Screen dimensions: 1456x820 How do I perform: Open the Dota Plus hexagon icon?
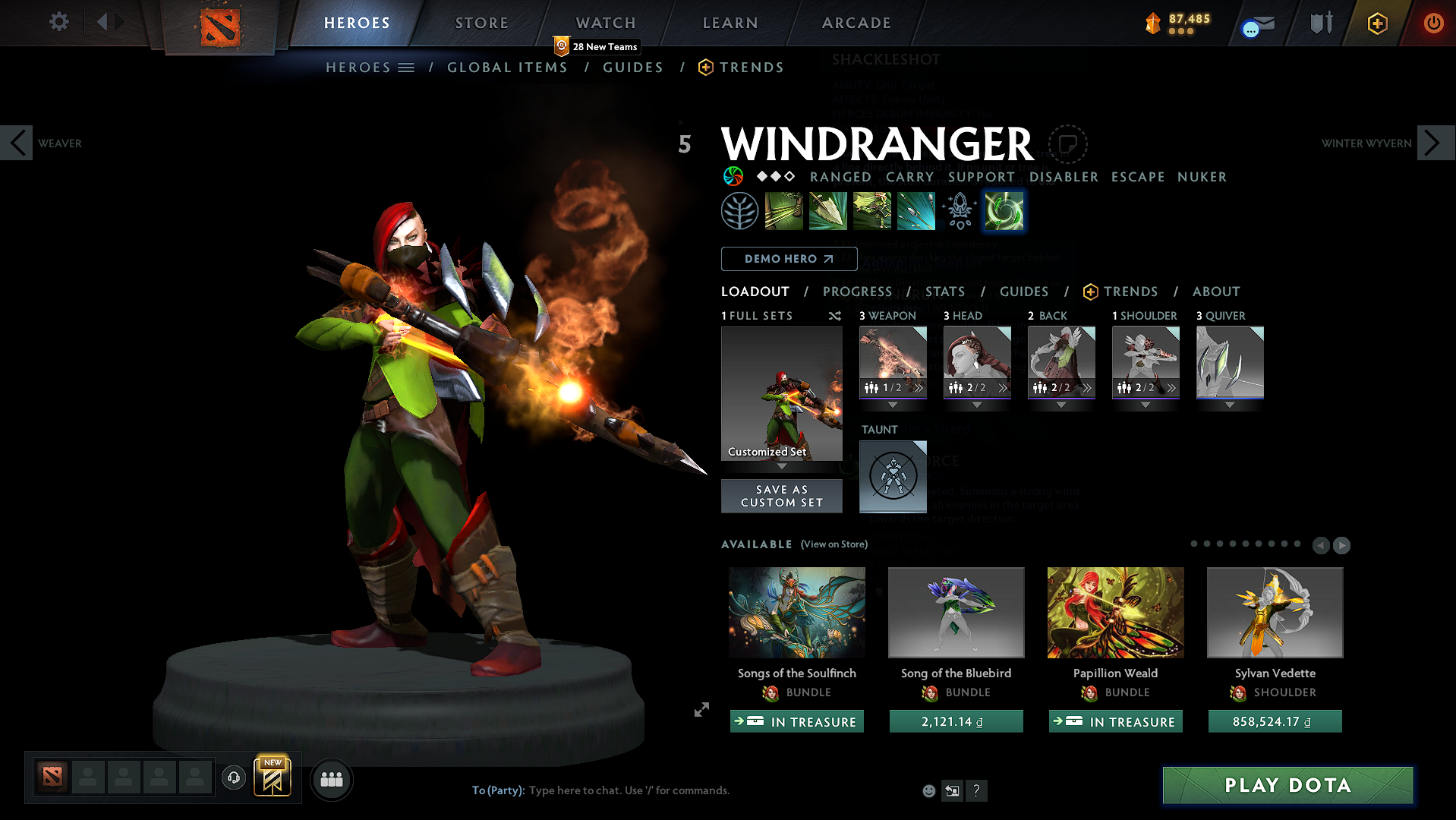pyautogui.click(x=1377, y=23)
